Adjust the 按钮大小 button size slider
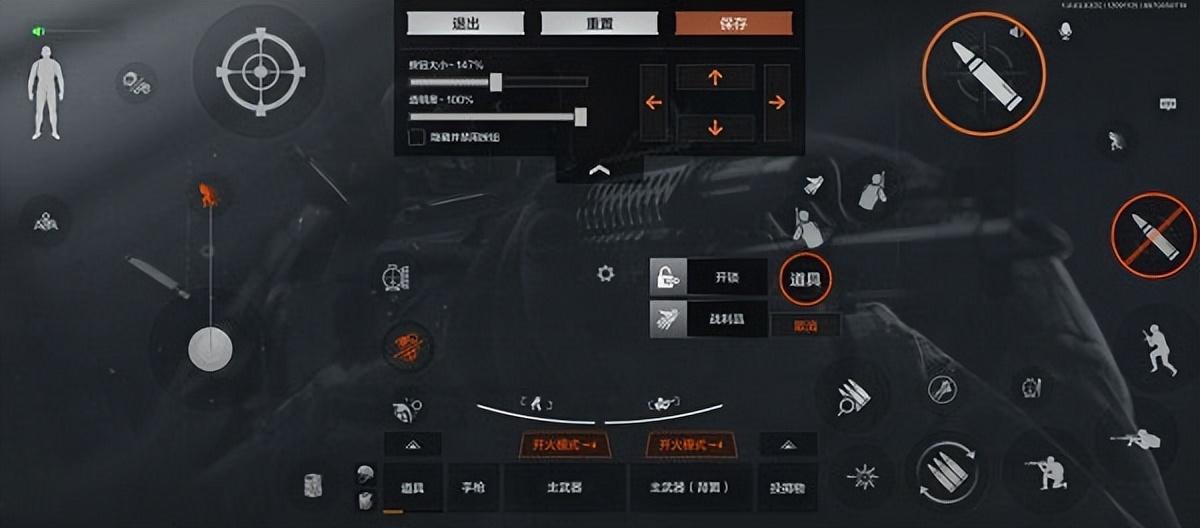Image resolution: width=1200 pixels, height=528 pixels. 495,82
